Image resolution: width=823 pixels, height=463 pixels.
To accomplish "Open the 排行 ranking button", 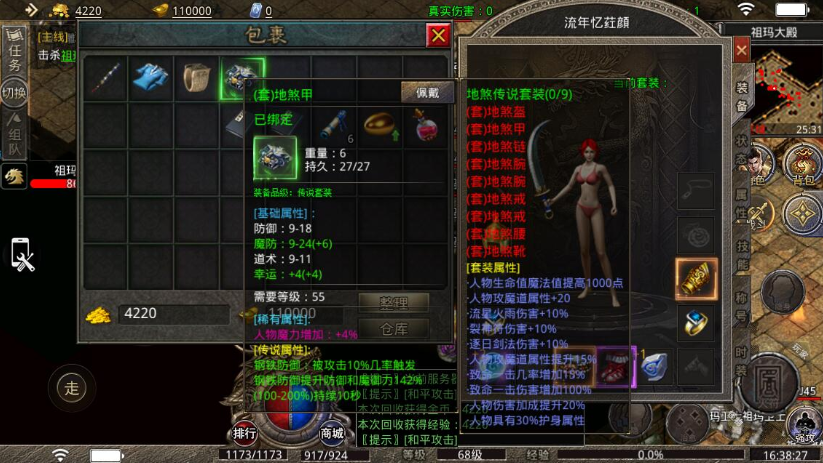I will [x=245, y=433].
